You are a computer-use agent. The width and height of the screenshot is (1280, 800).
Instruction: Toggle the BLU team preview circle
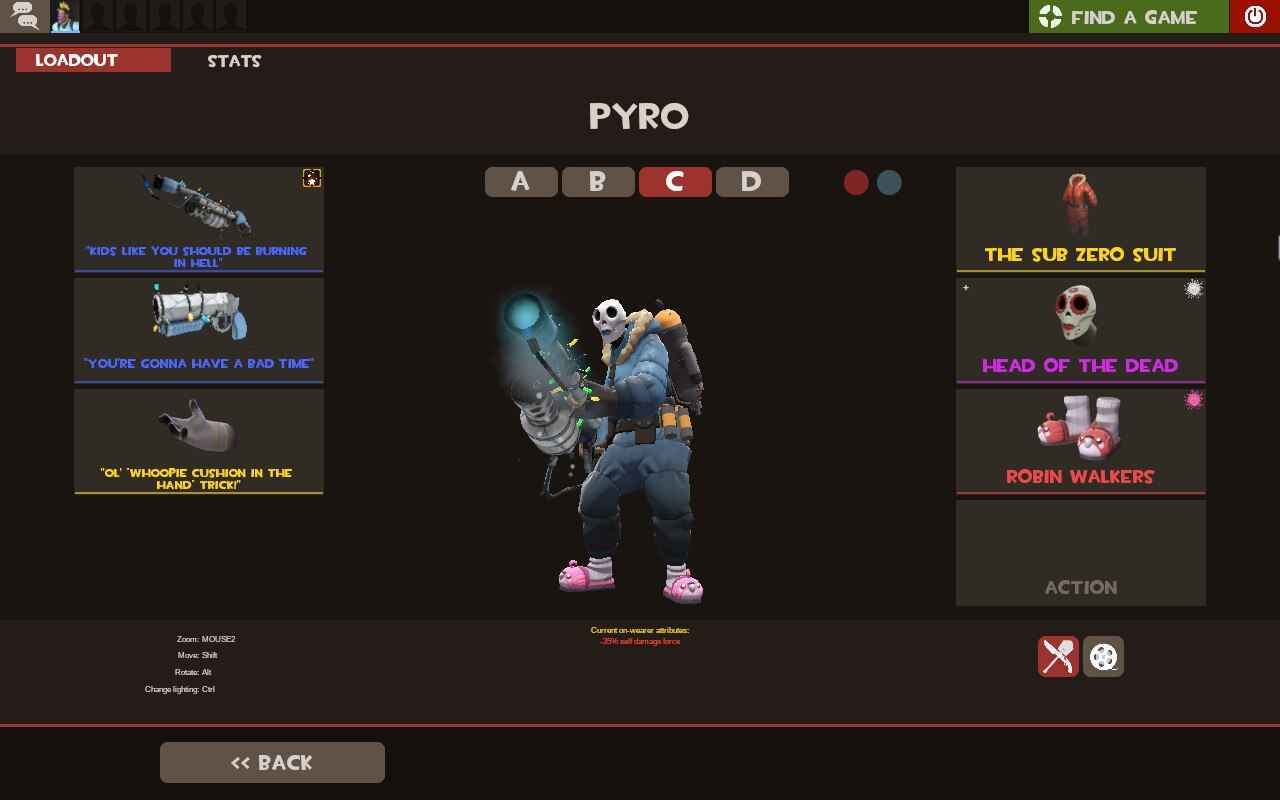[888, 183]
